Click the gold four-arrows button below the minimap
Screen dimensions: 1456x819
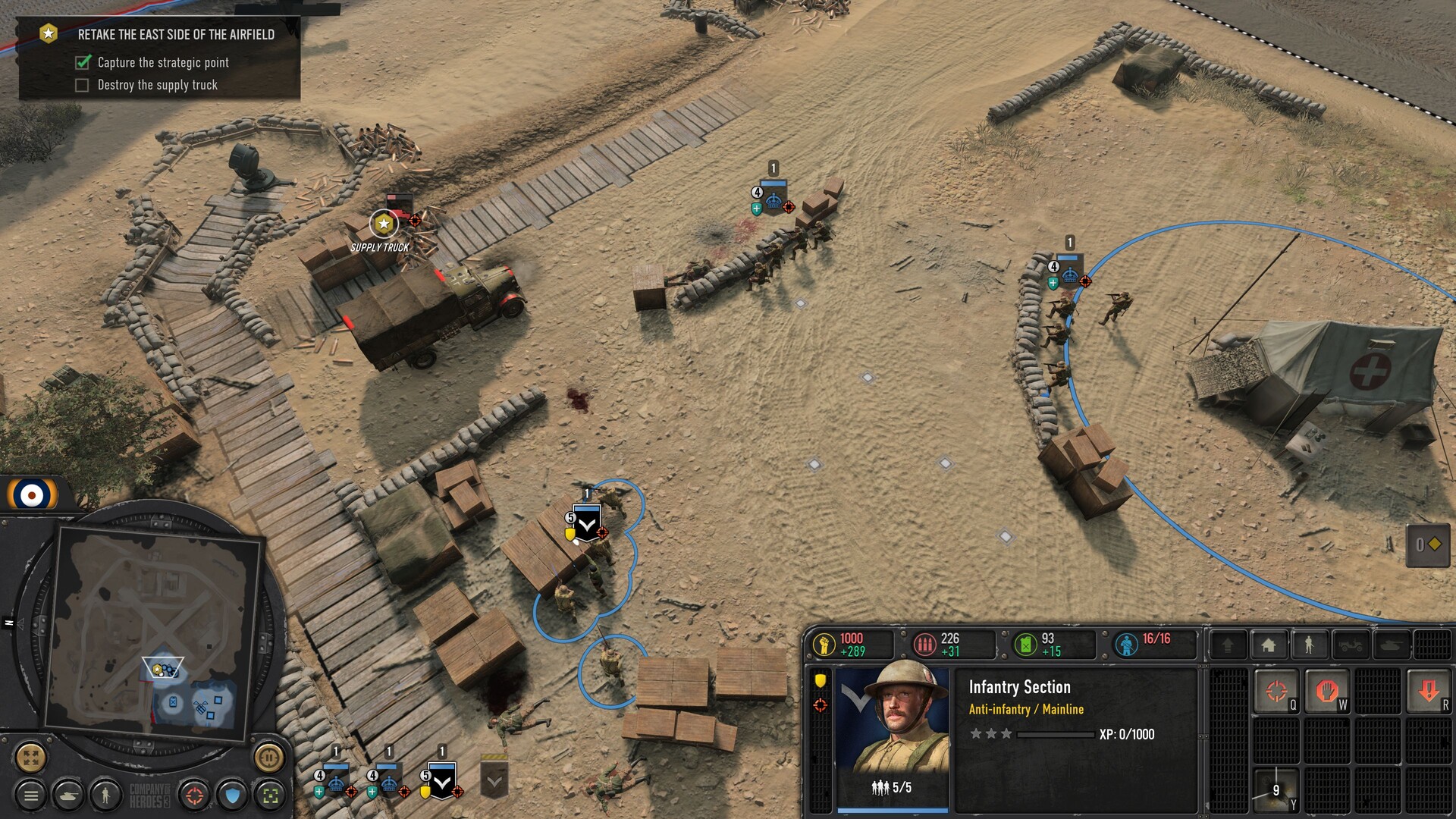(31, 757)
